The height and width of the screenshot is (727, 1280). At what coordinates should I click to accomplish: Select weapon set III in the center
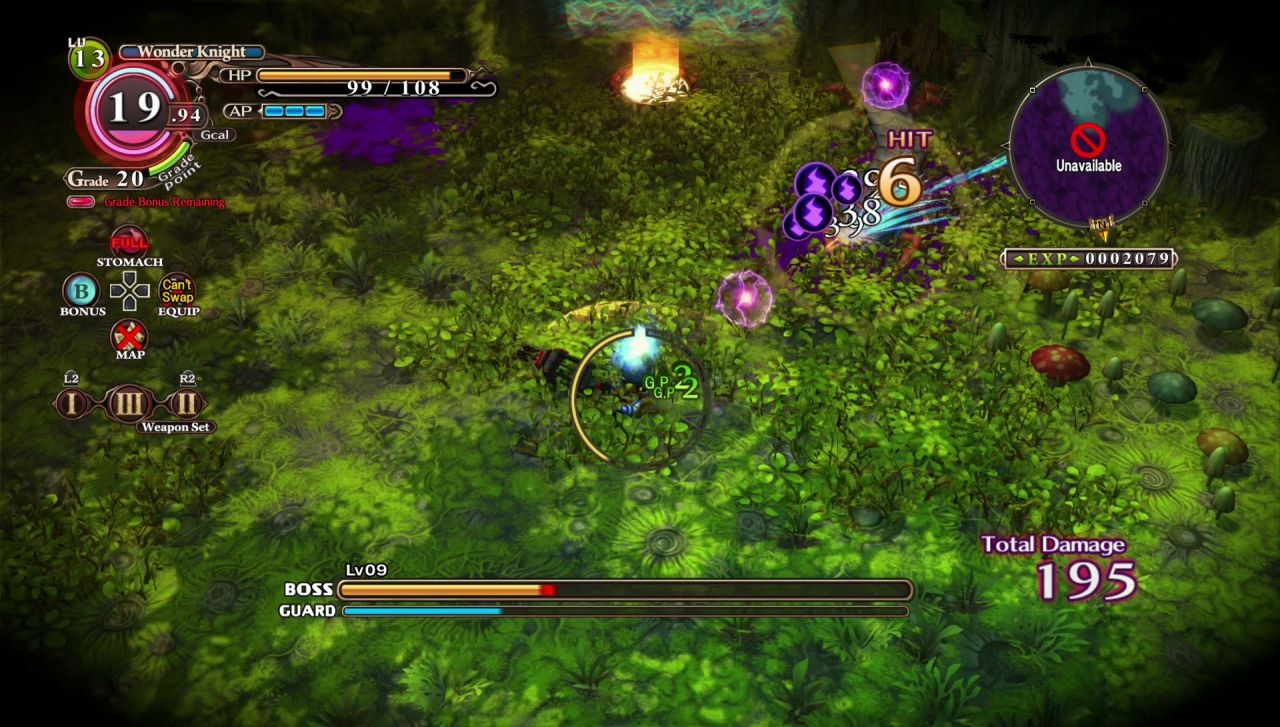(x=129, y=404)
